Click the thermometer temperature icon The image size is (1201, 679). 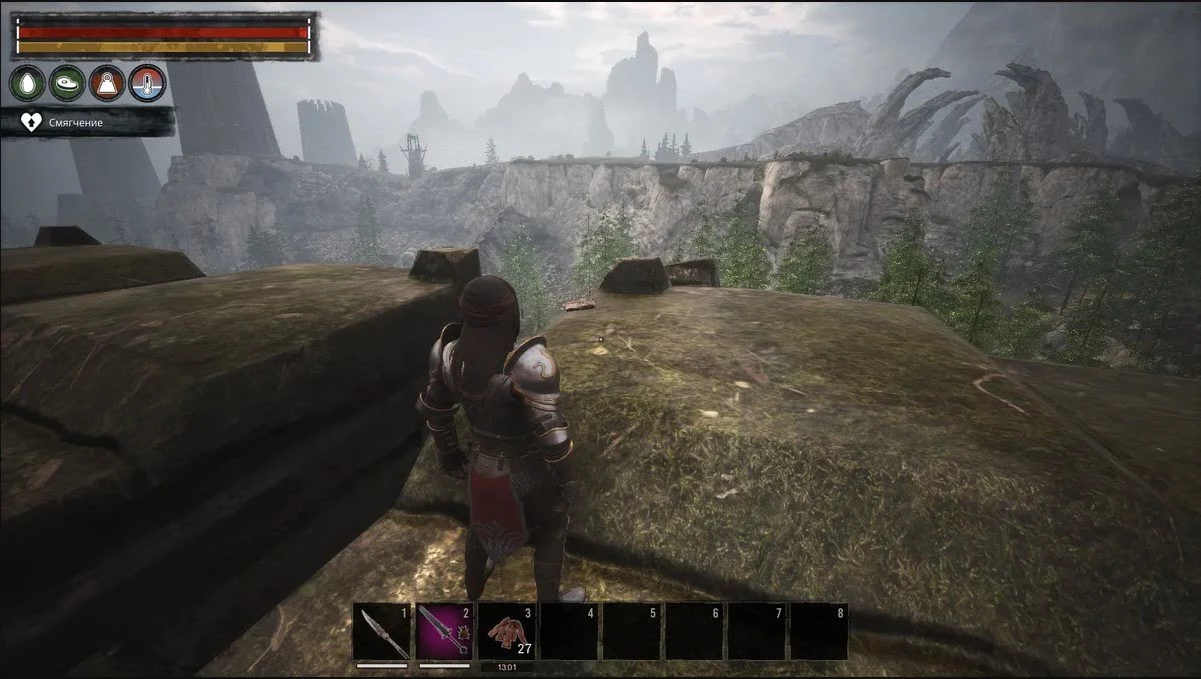point(147,83)
